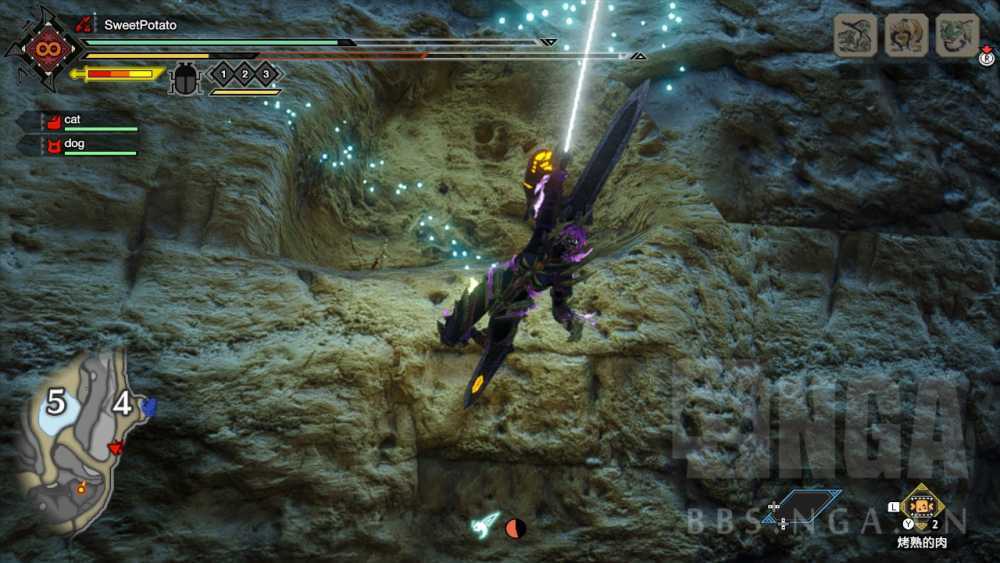Click the glowing kunai icon
Screen dimensions: 1000x563
487,525
